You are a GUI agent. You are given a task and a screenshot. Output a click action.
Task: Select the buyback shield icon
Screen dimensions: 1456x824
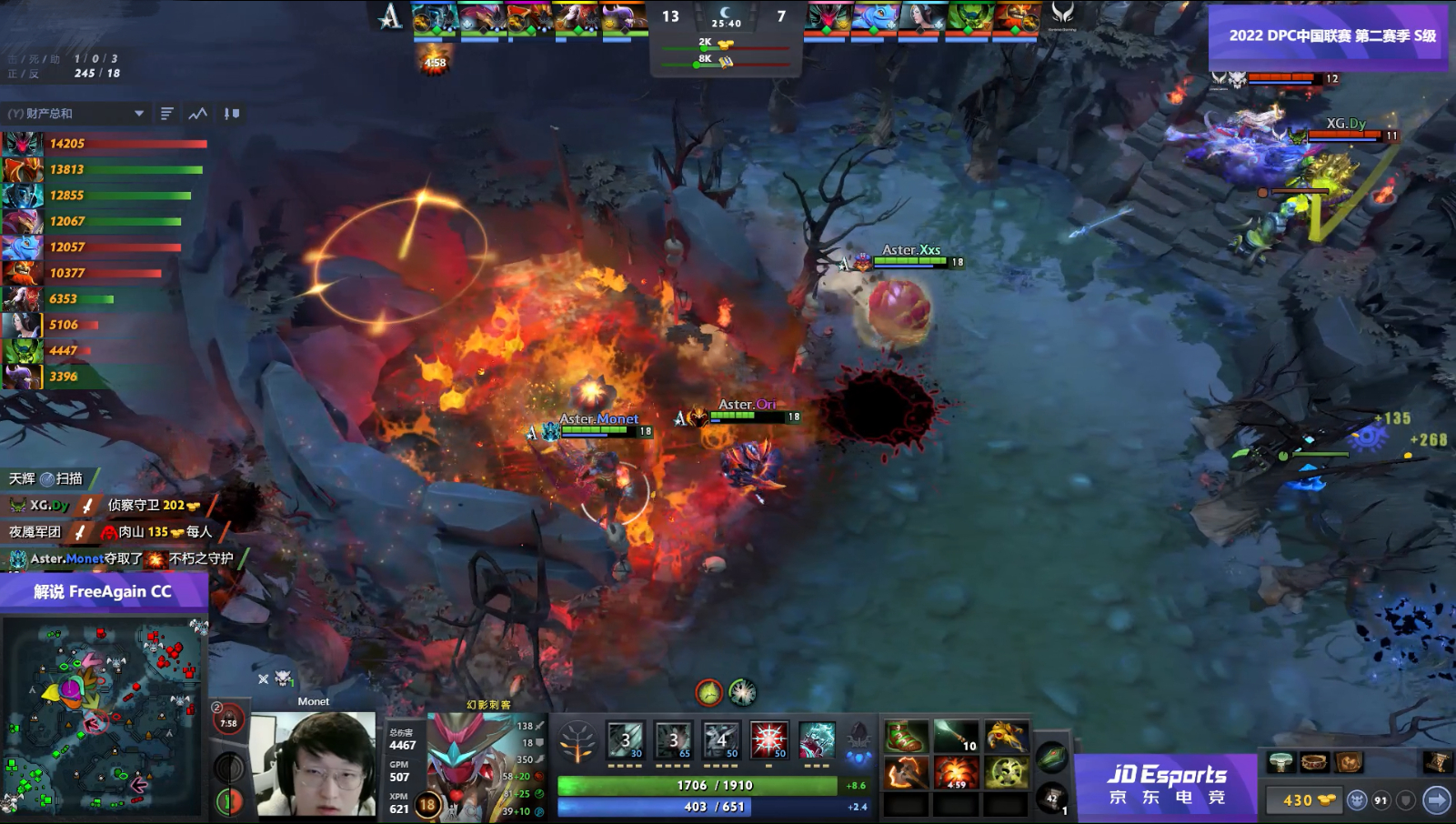1404,799
